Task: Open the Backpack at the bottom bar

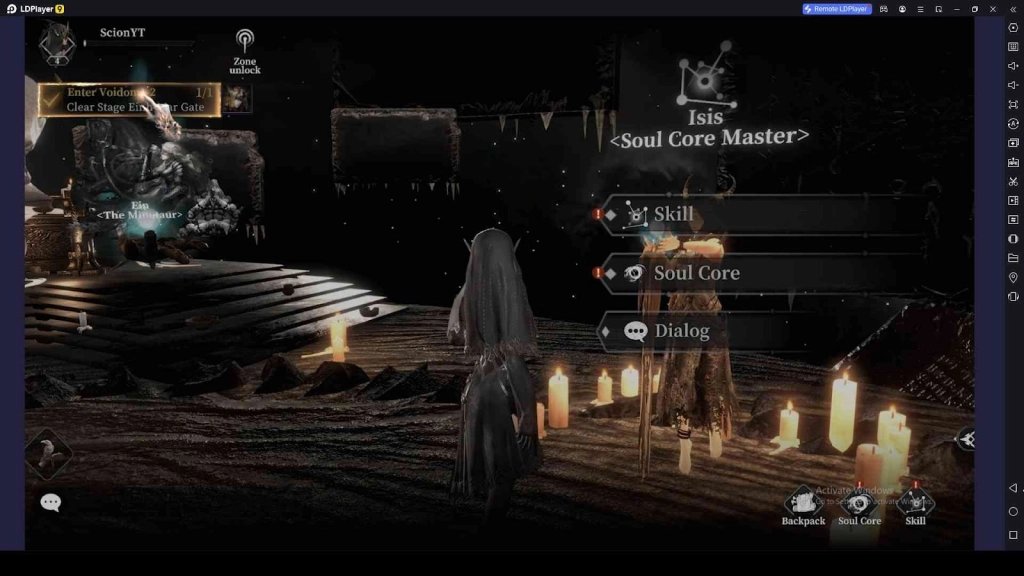Action: click(x=803, y=504)
